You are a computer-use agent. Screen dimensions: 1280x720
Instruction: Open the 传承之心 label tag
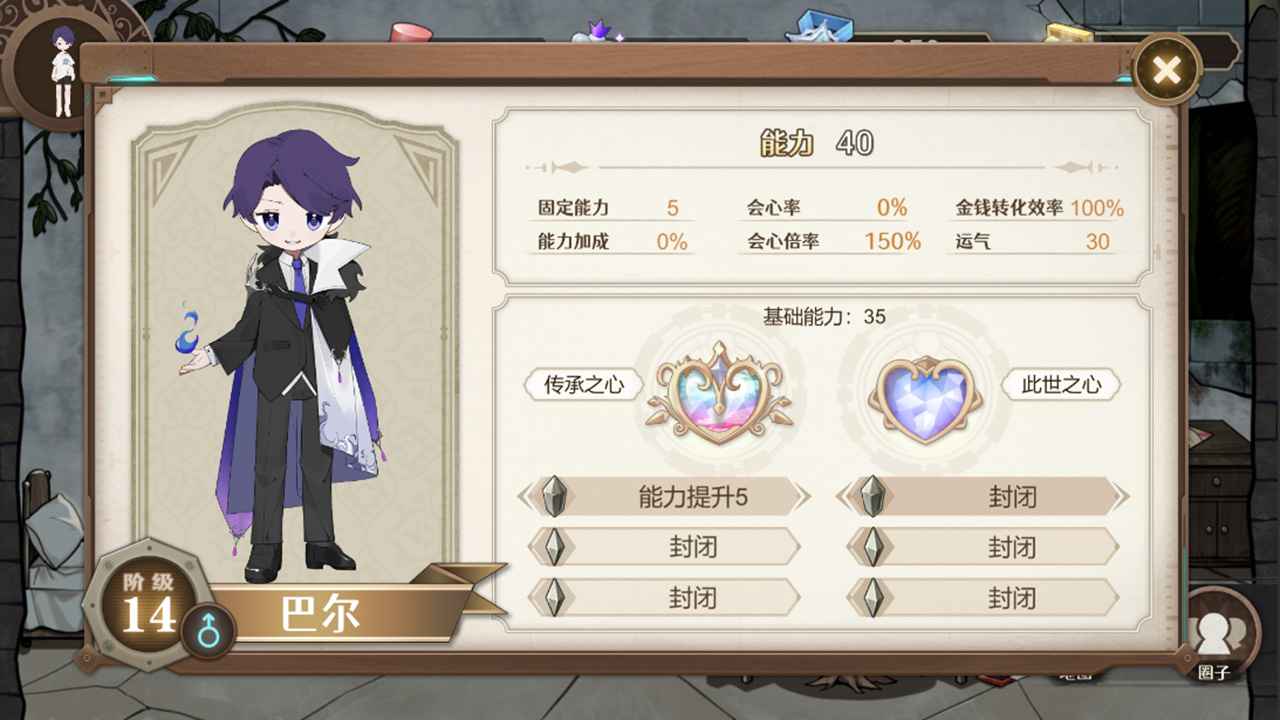[584, 384]
